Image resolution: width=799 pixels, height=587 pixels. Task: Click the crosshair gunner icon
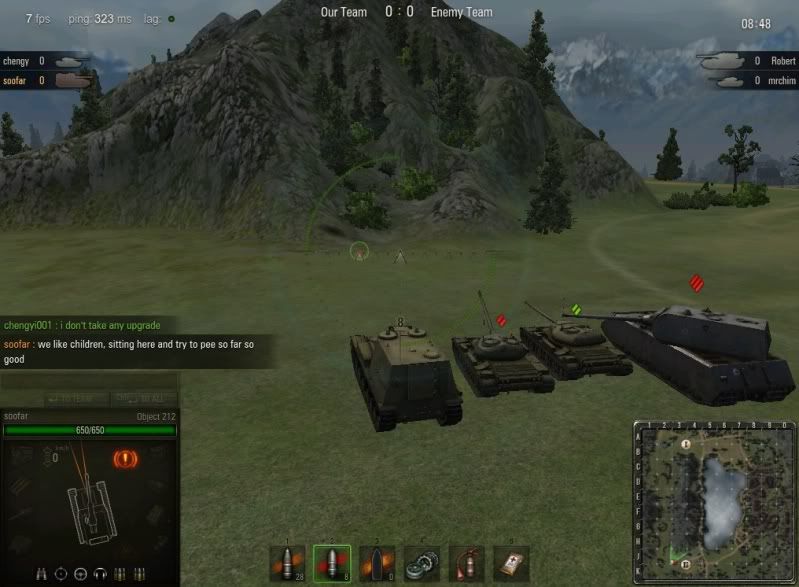click(x=61, y=574)
